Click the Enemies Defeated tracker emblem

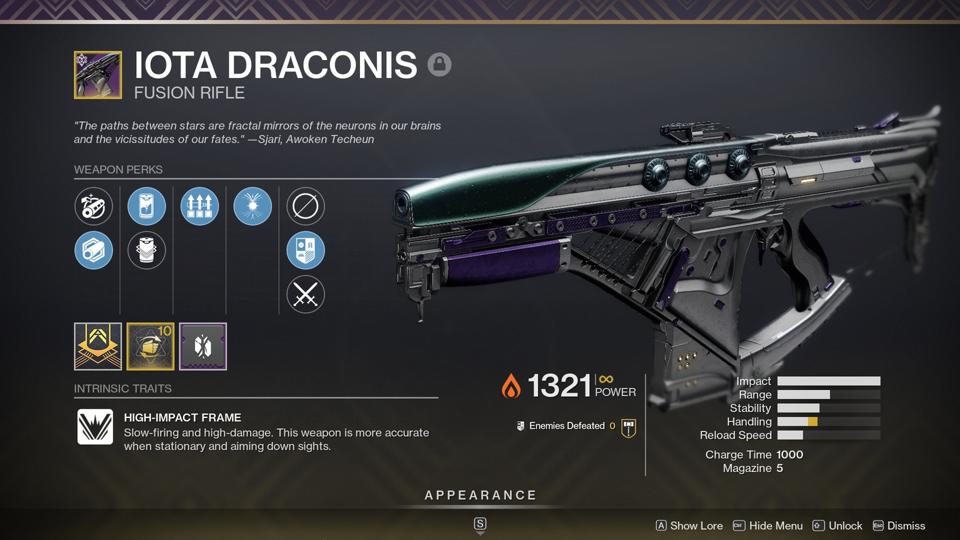[x=628, y=427]
